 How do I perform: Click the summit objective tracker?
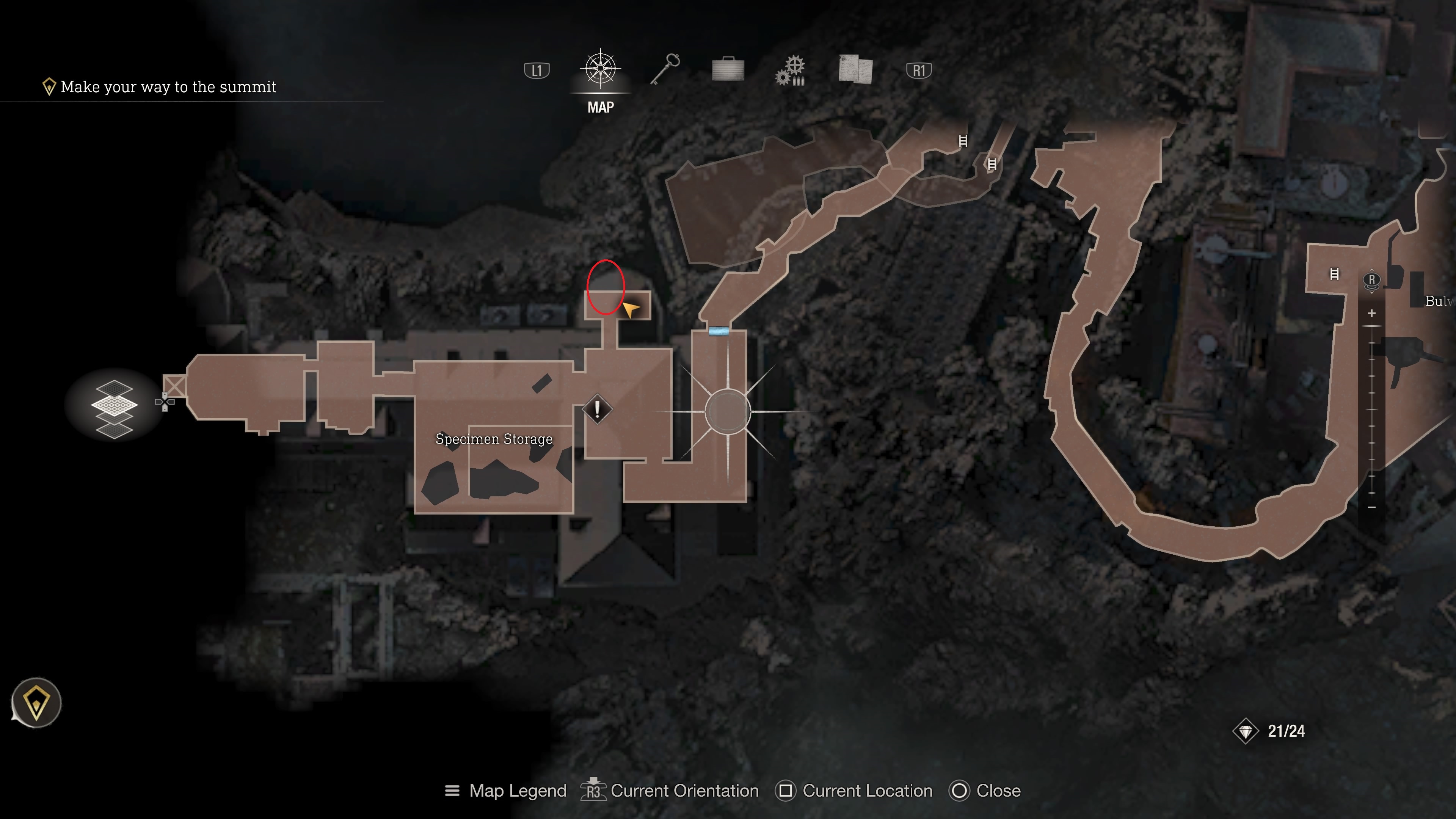[160, 87]
